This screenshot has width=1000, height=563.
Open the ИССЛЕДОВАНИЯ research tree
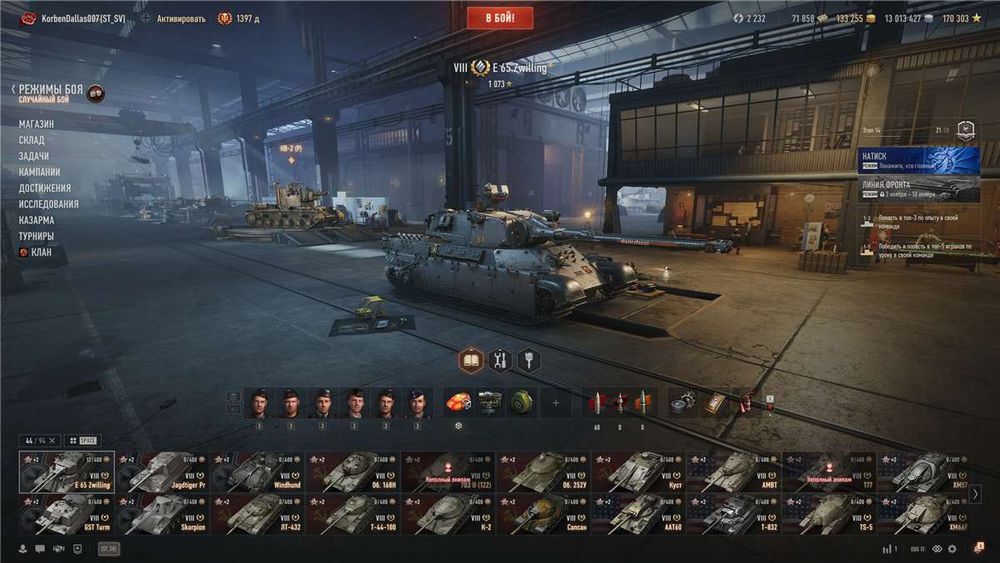pyautogui.click(x=48, y=204)
